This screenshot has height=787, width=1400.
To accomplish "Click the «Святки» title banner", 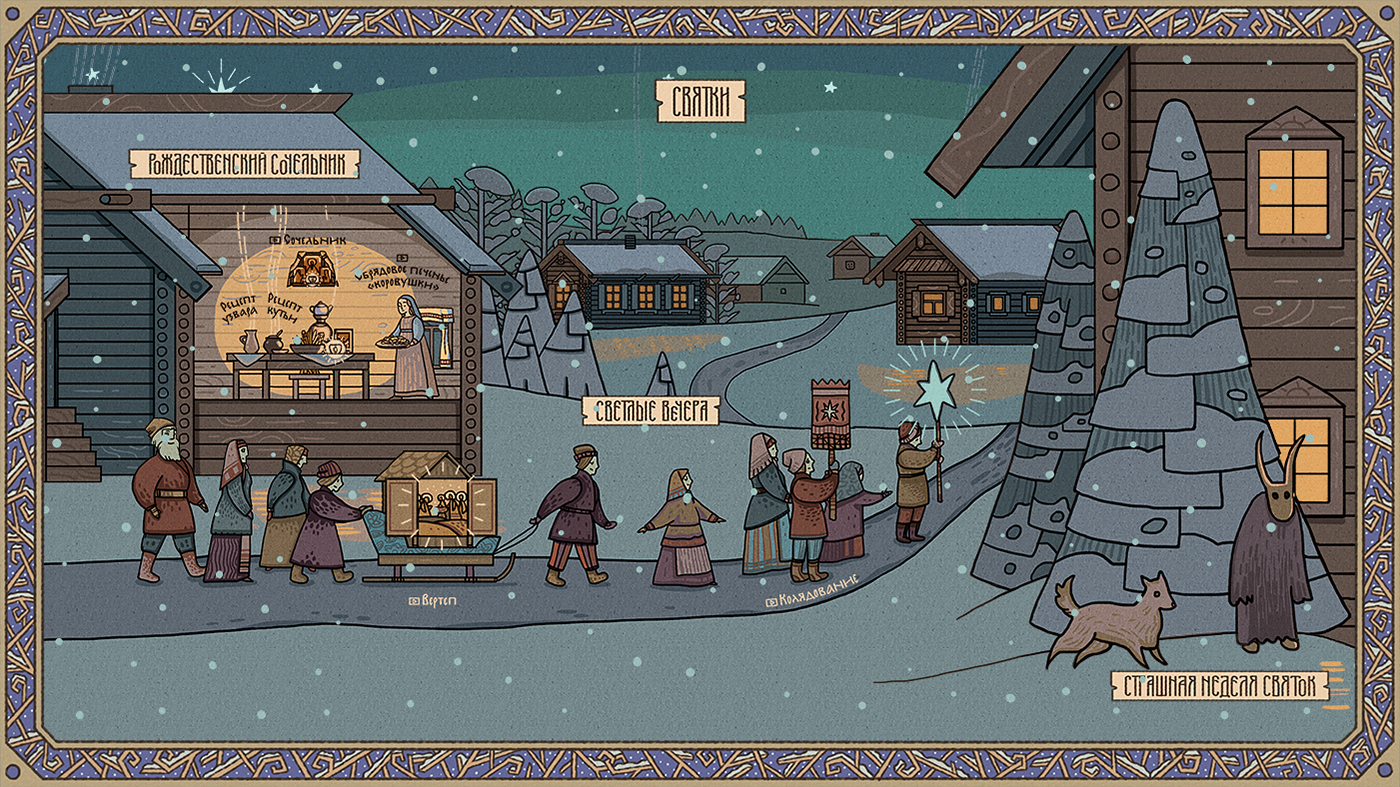I will [702, 102].
